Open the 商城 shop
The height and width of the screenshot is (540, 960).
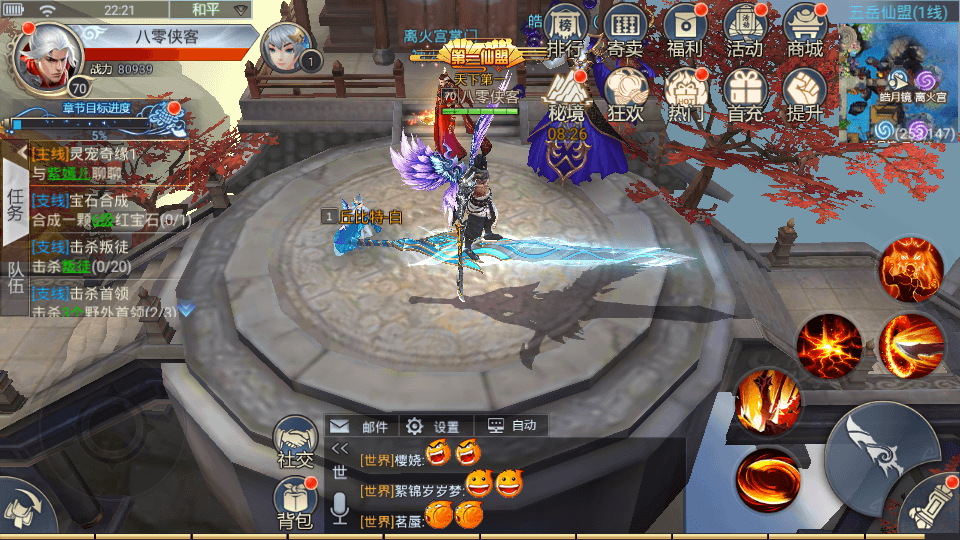coord(805,32)
